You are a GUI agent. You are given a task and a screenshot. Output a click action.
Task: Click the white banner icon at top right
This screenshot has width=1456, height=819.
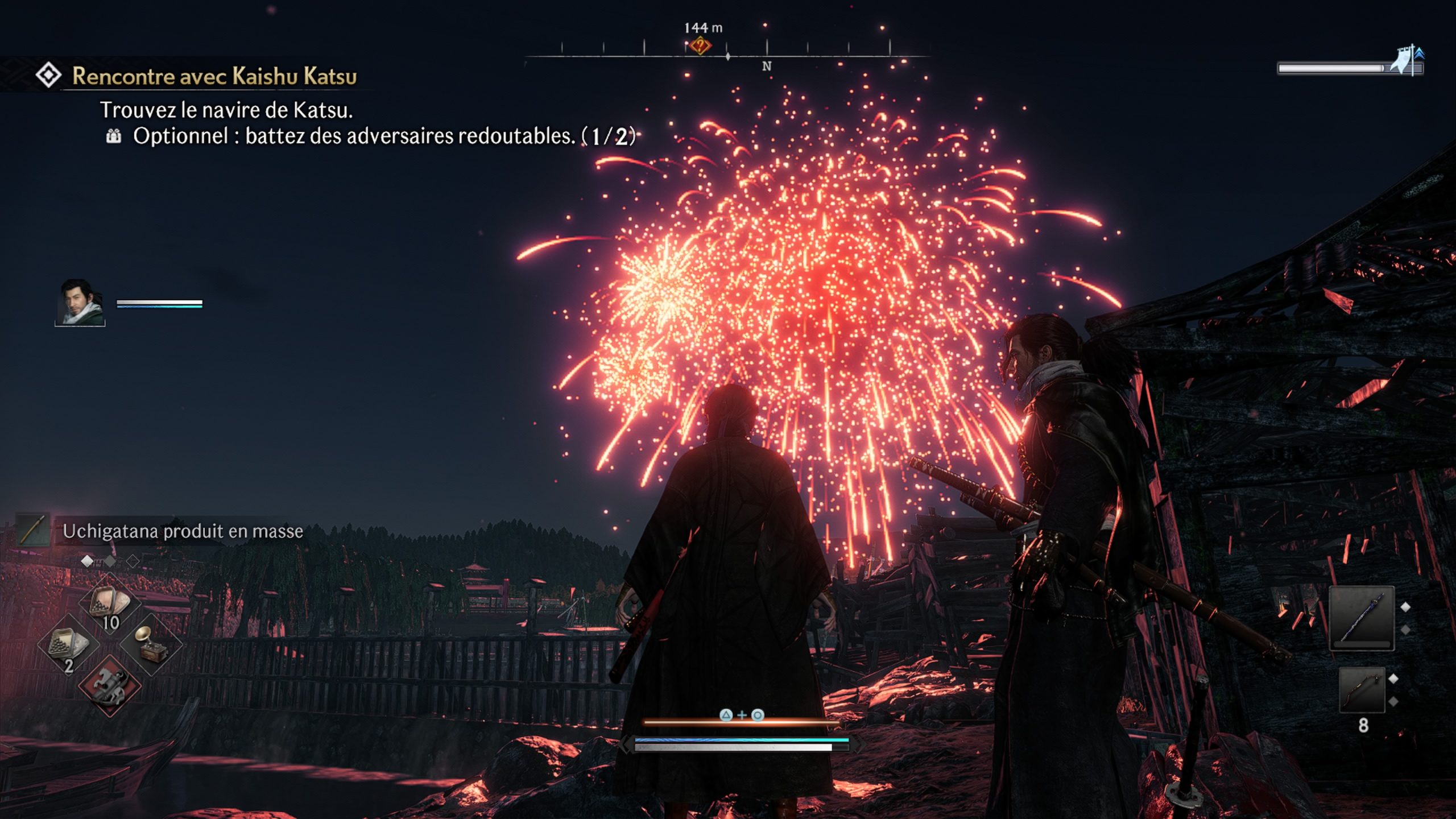(x=1408, y=60)
